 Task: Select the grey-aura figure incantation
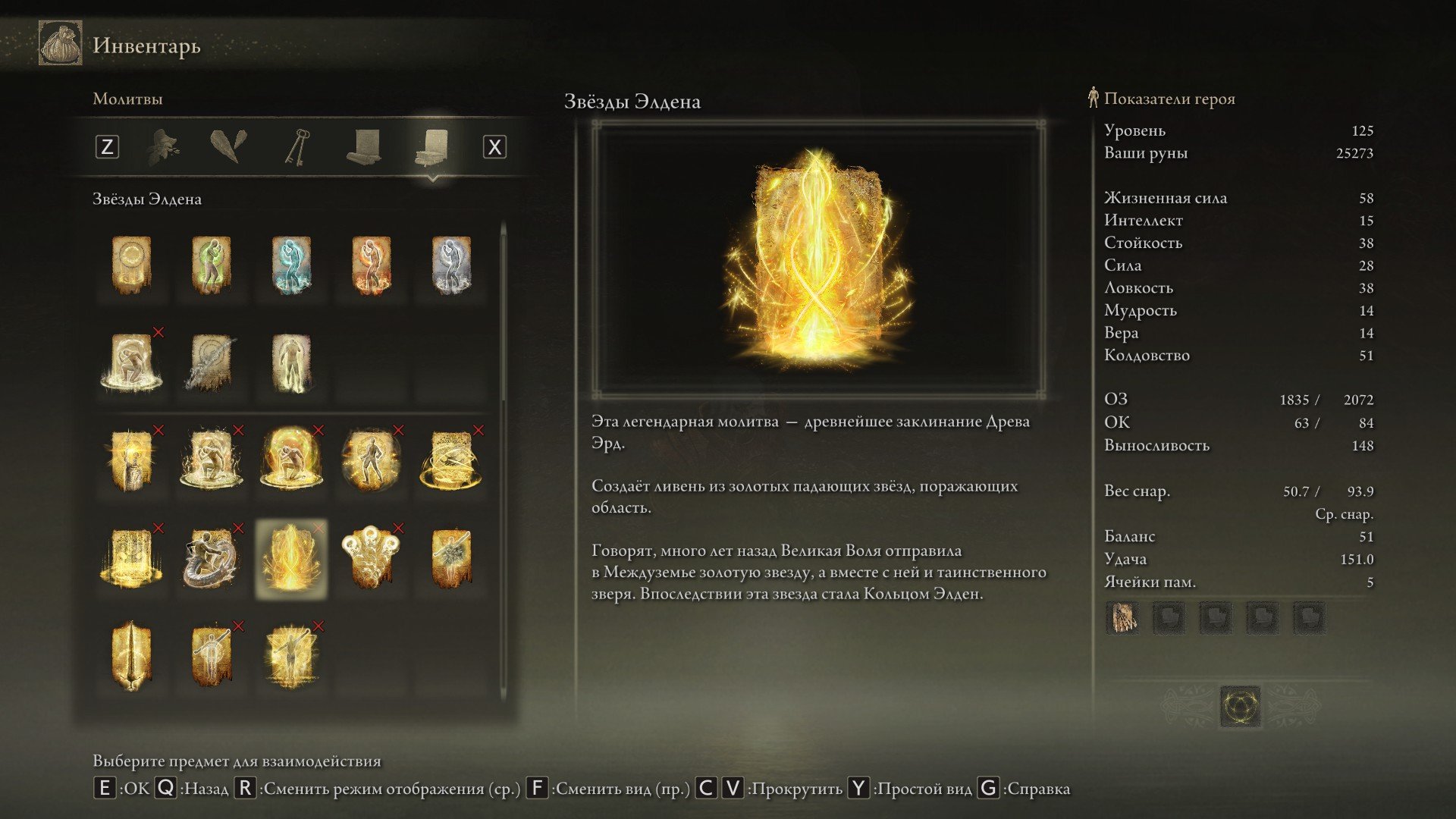(x=451, y=265)
